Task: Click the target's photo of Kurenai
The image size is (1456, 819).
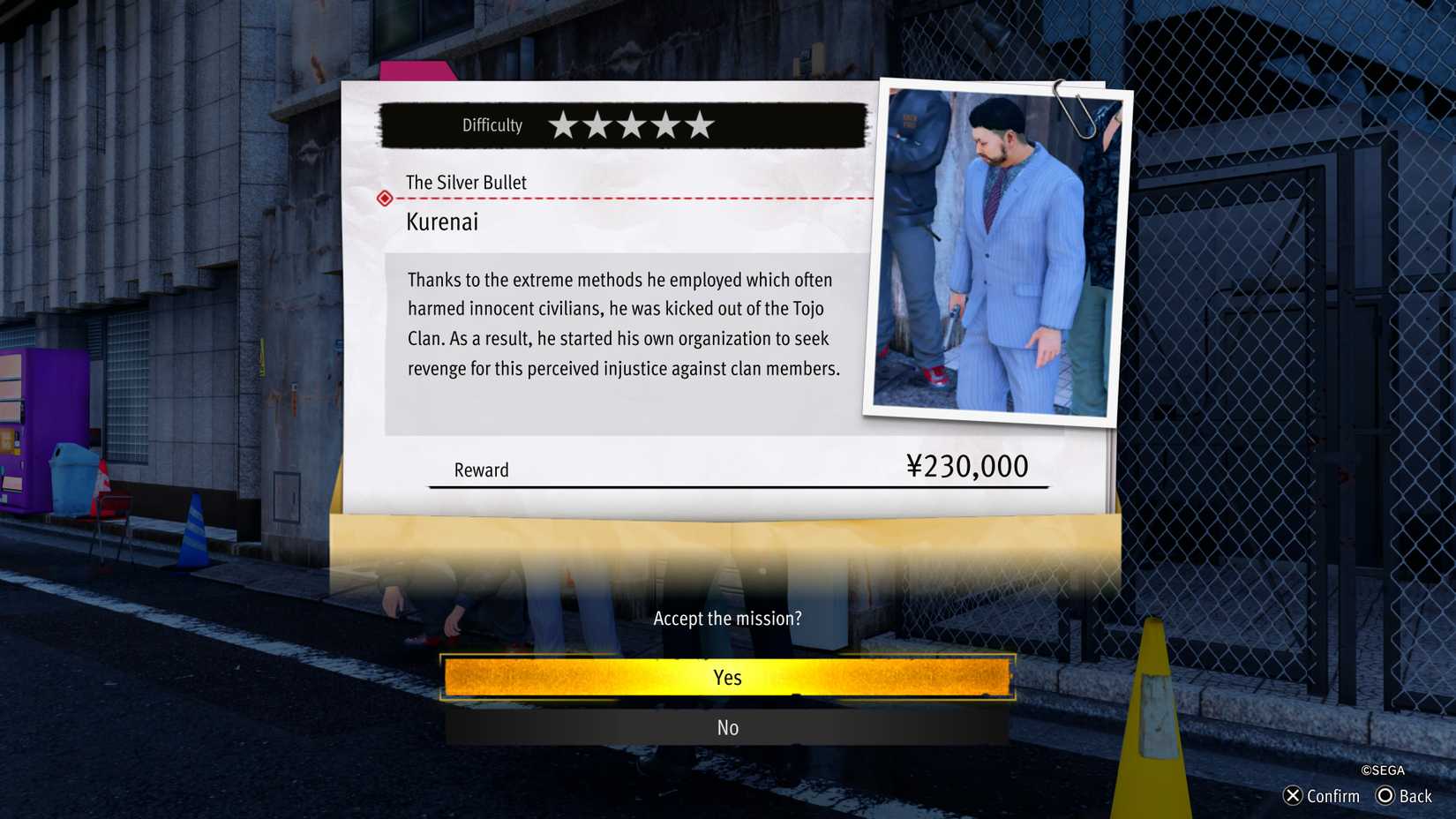Action: coord(990,250)
